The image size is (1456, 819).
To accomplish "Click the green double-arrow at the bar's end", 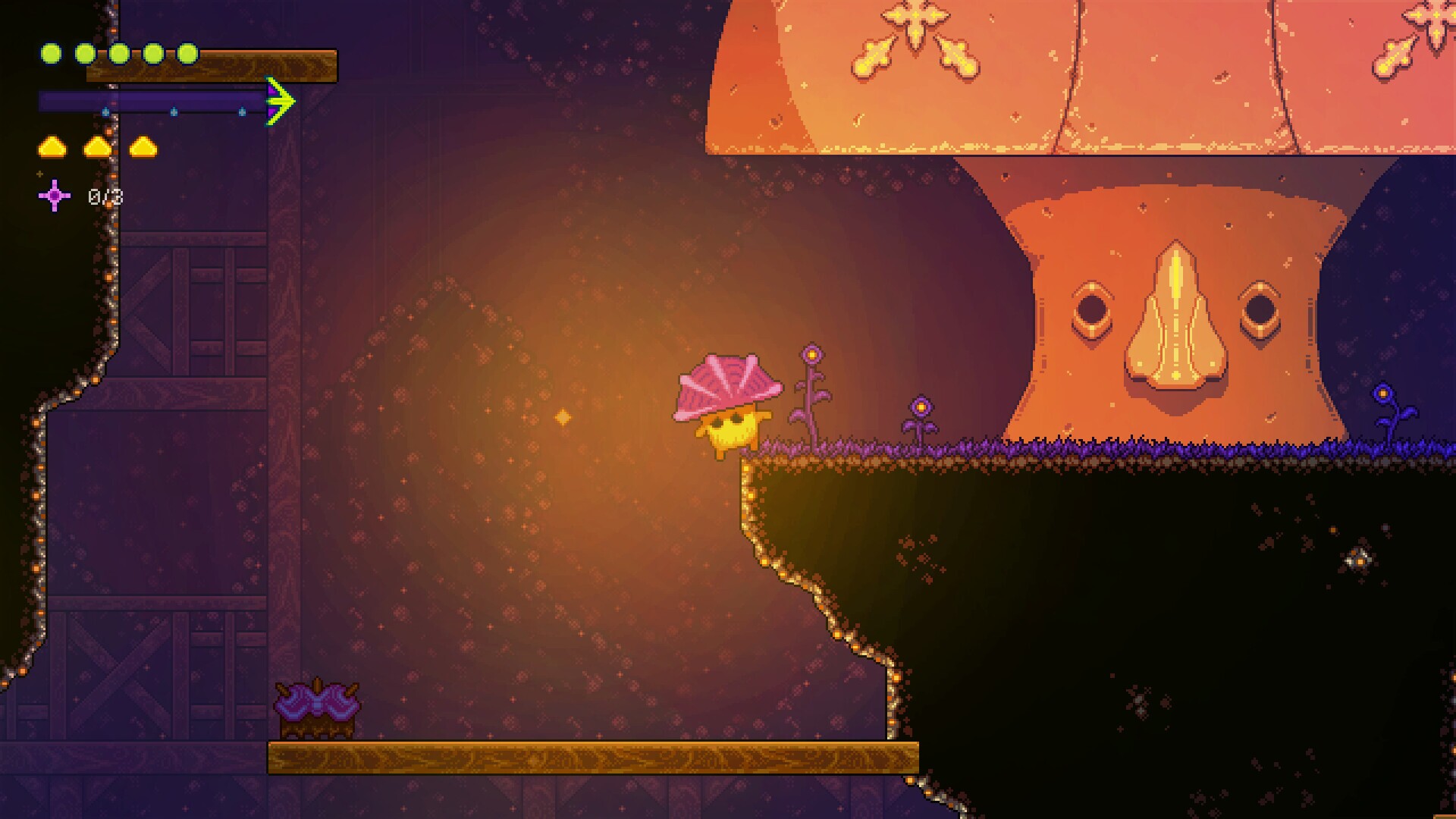I will tap(280, 101).
